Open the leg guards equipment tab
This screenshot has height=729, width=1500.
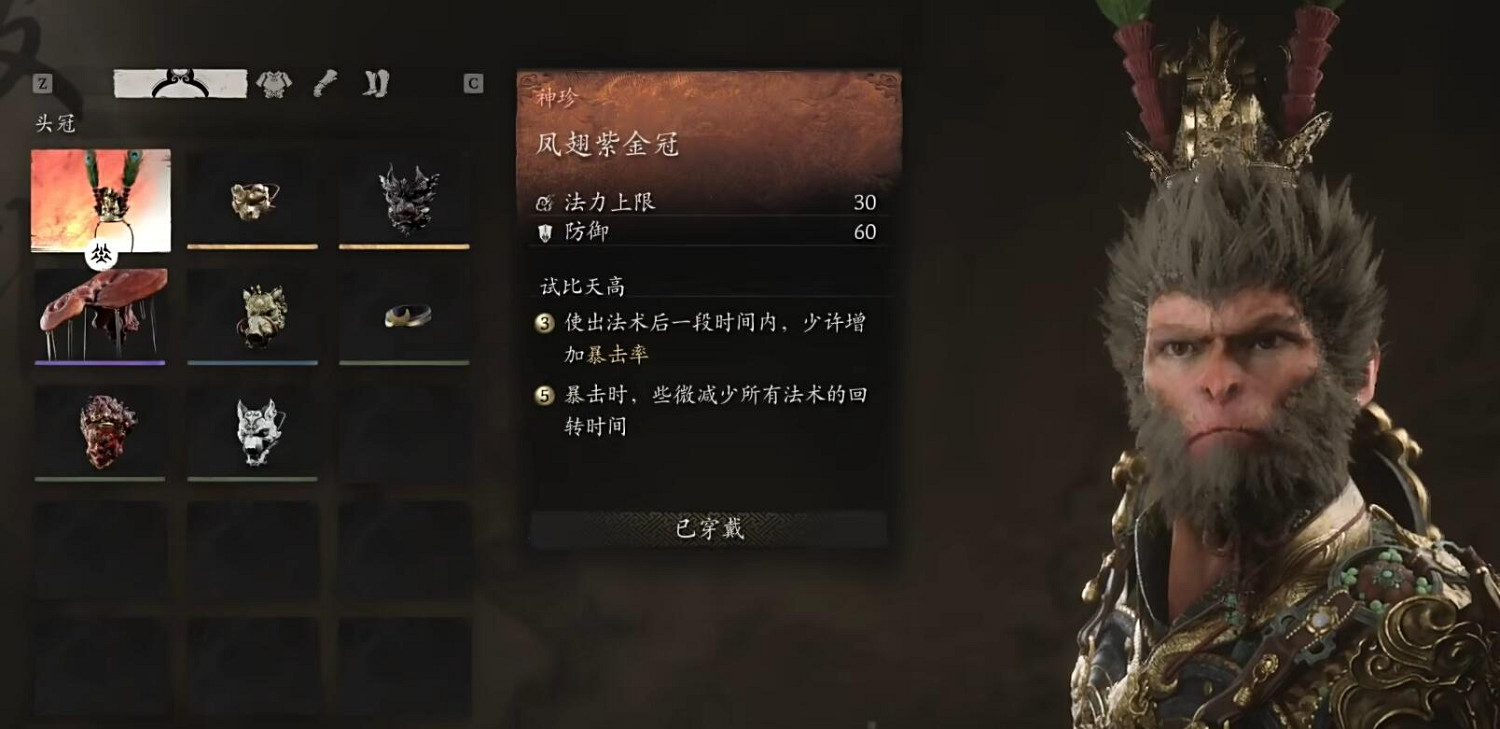click(x=327, y=84)
